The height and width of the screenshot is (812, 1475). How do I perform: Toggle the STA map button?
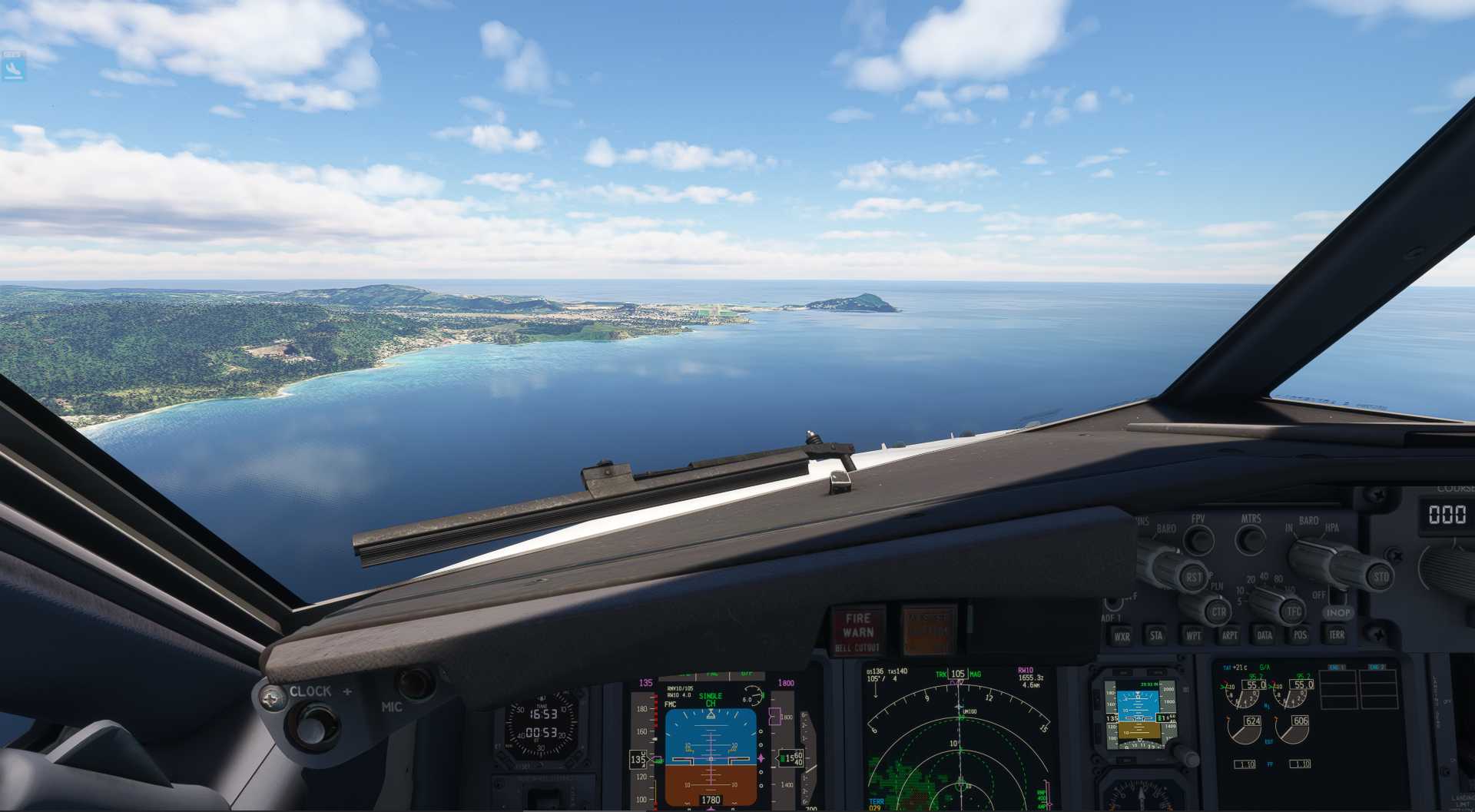click(1156, 635)
